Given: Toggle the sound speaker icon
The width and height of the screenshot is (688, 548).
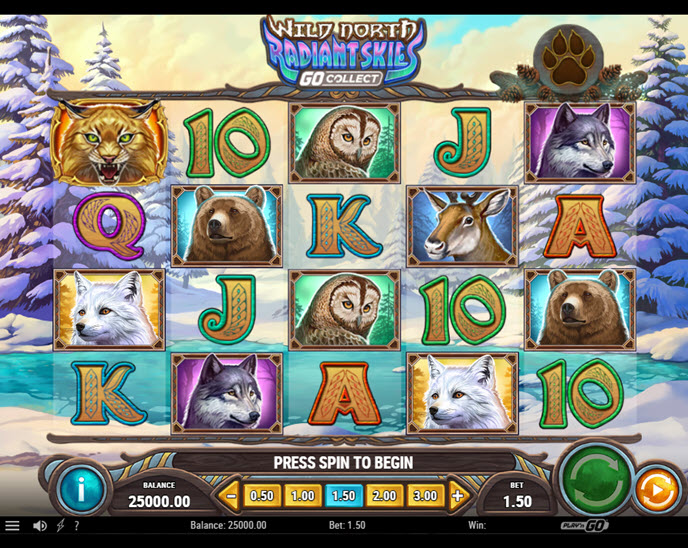Looking at the screenshot, I should pyautogui.click(x=40, y=525).
